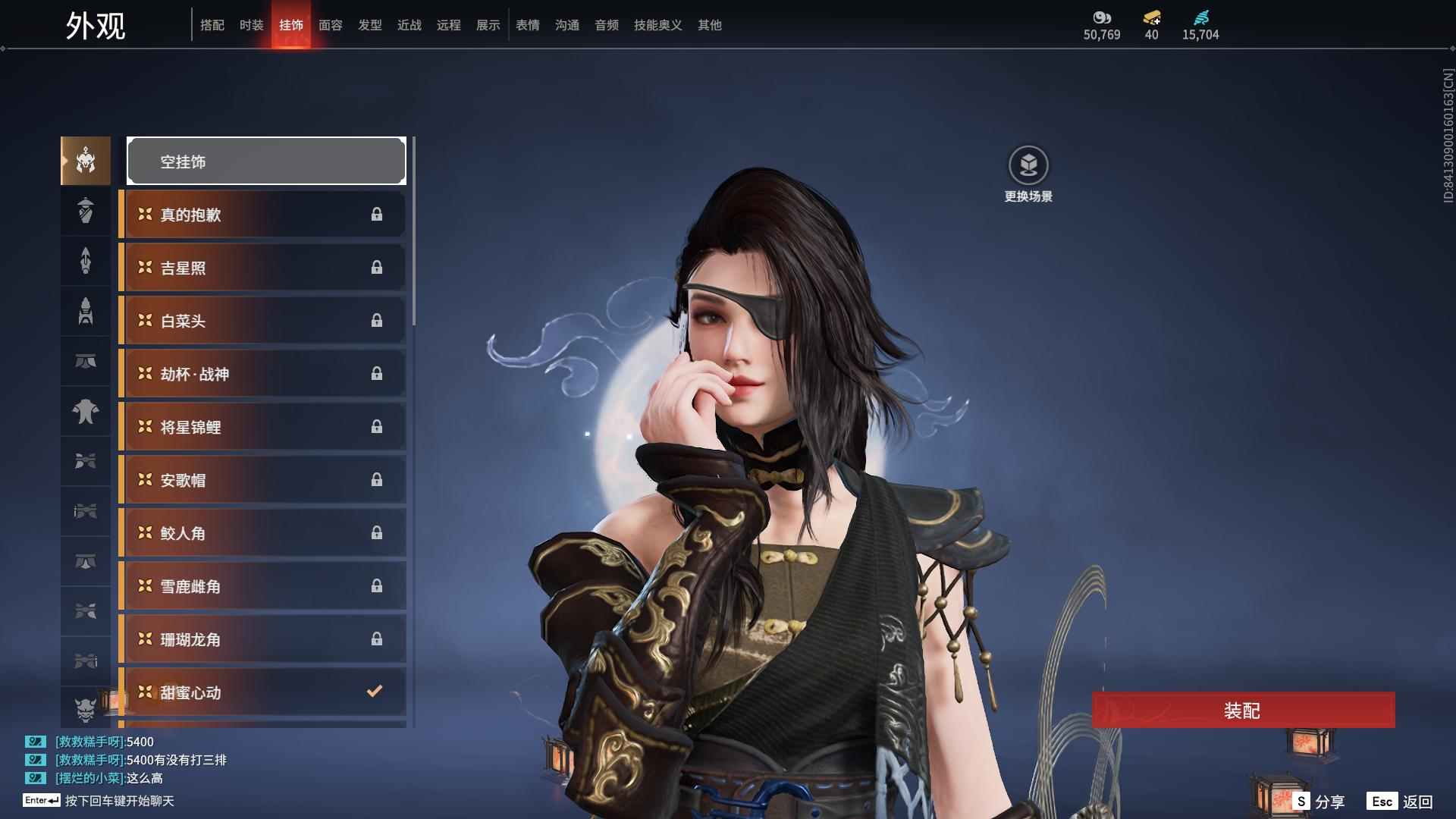Image resolution: width=1456 pixels, height=819 pixels.
Task: Choose the owned 甜蜜心动 accessory
Action: click(263, 692)
